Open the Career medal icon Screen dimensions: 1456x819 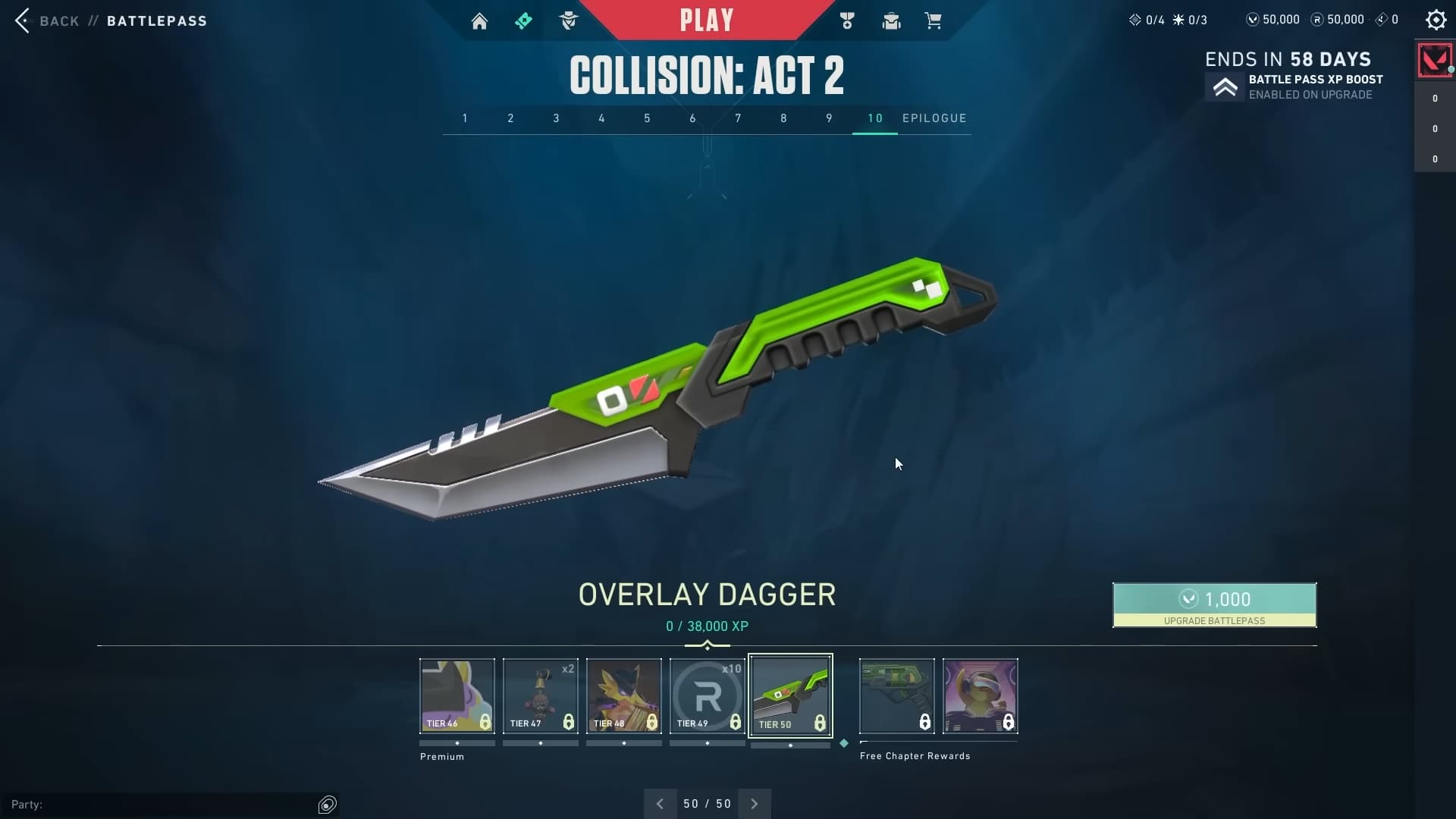(x=847, y=20)
